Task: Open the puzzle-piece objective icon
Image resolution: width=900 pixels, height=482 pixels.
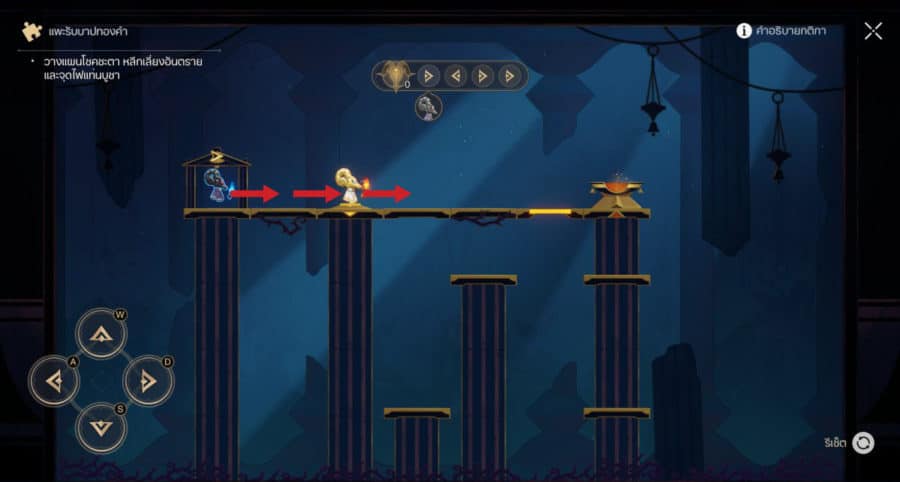Action: click(31, 32)
